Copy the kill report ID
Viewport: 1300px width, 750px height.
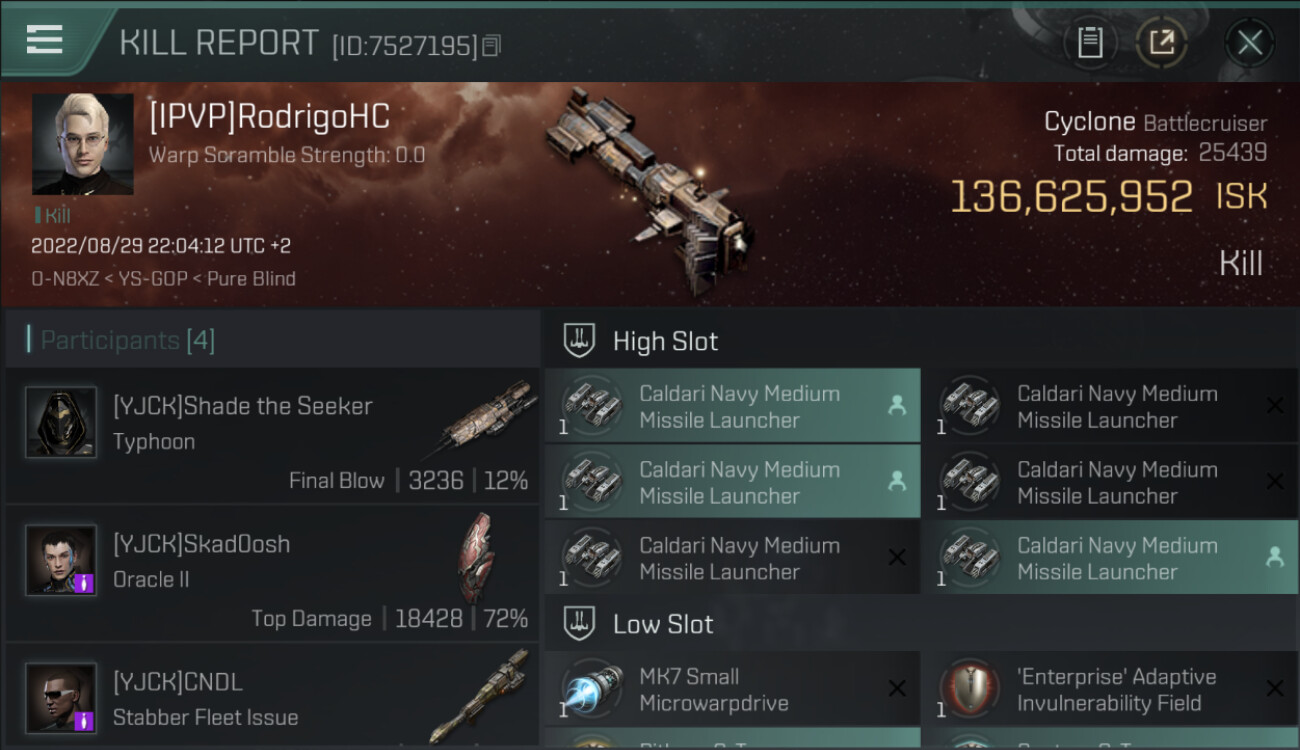(491, 46)
